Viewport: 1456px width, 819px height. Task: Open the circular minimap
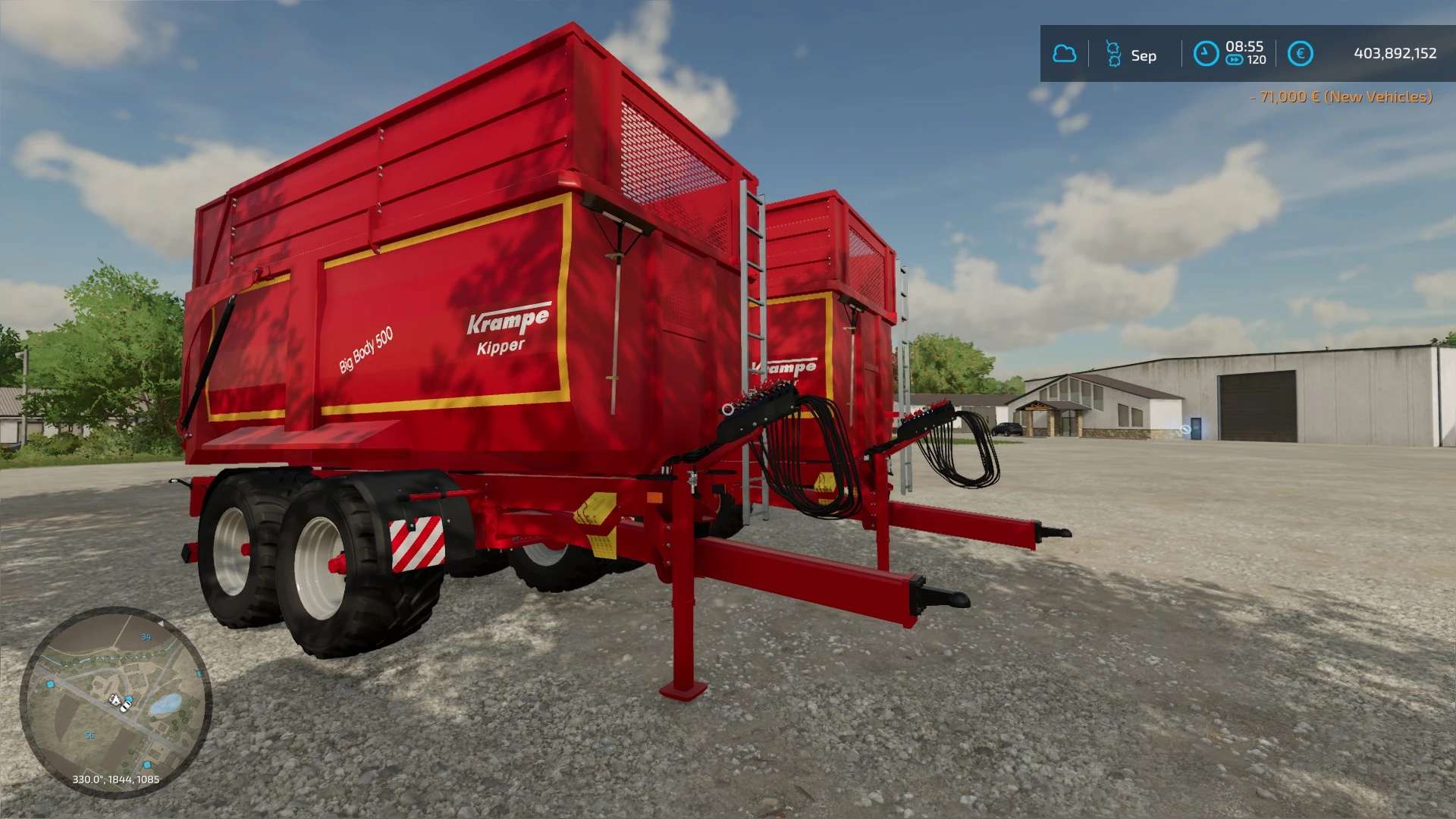coord(115,701)
